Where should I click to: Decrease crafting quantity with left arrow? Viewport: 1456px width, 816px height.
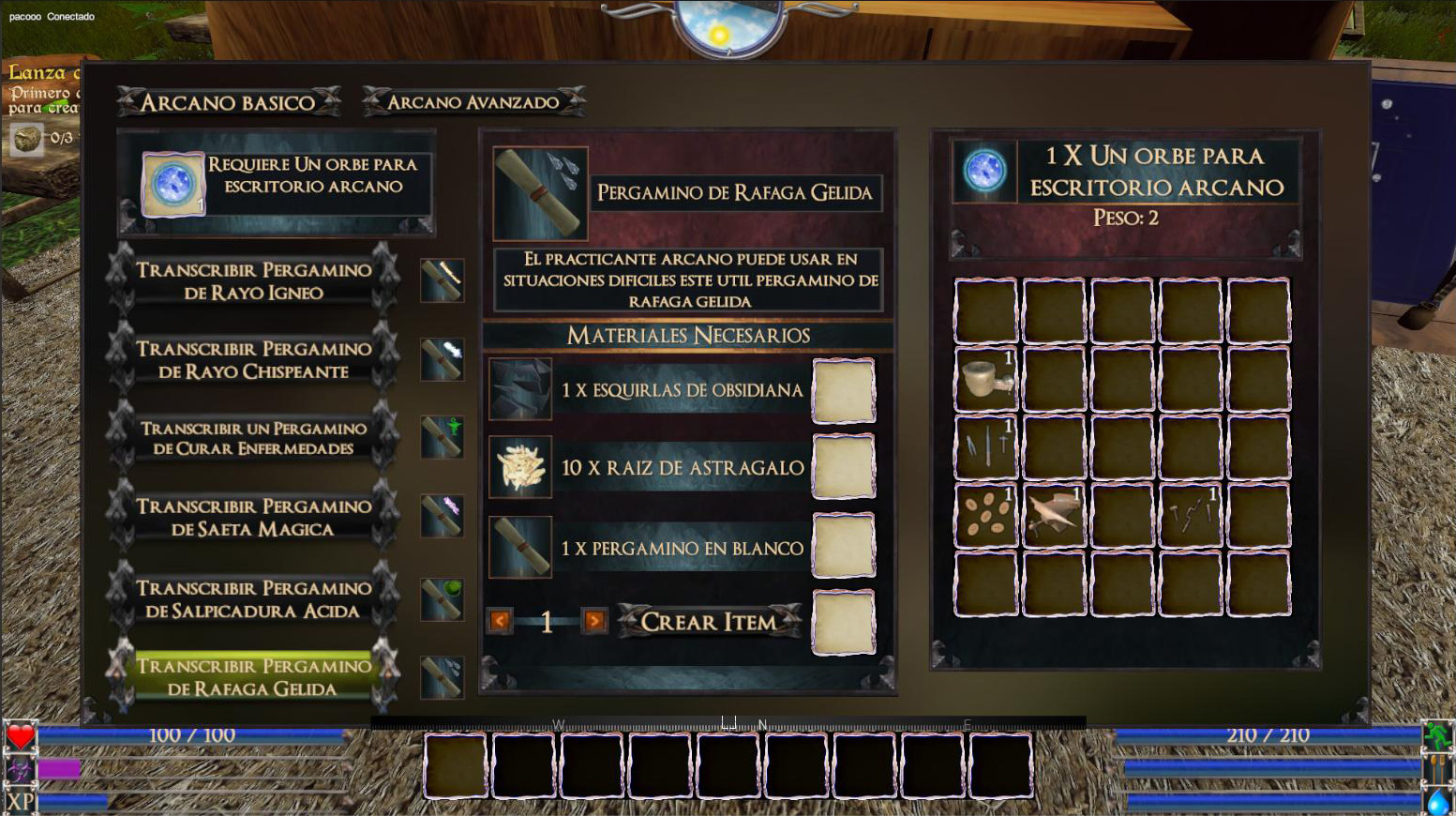click(x=500, y=621)
